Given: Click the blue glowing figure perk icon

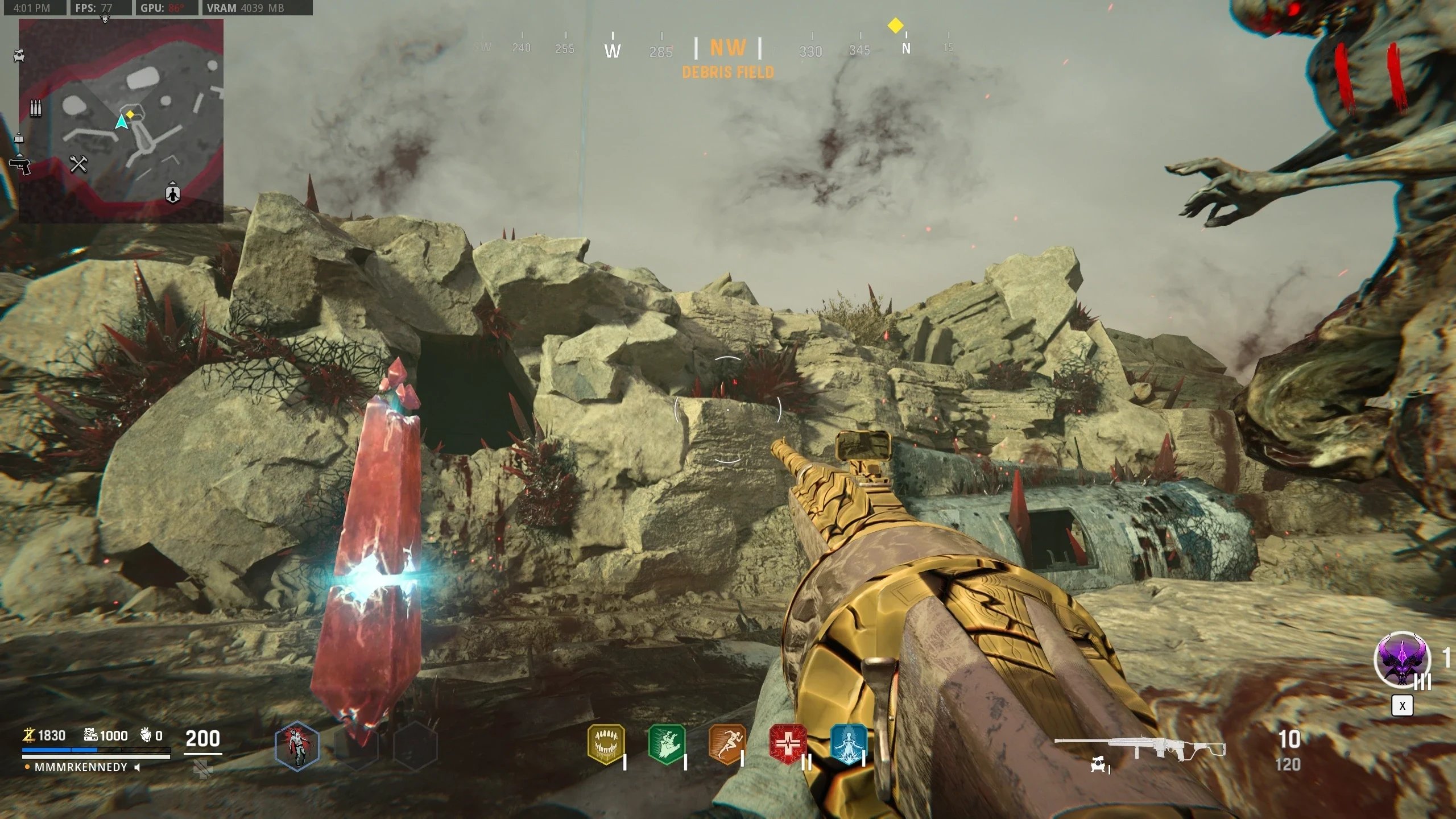Looking at the screenshot, I should (x=848, y=744).
